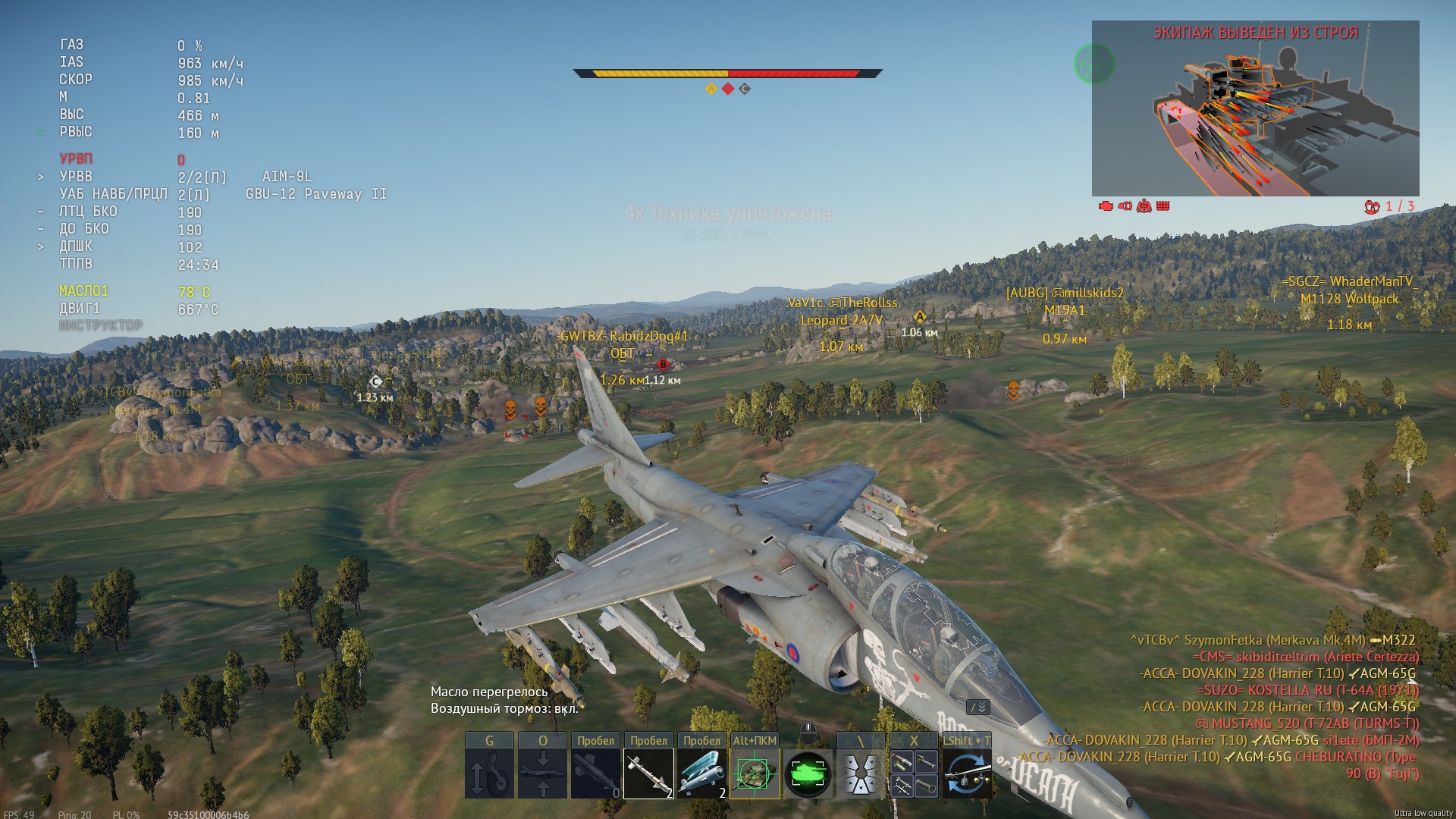Click capture point A indicator under score bar

(711, 89)
